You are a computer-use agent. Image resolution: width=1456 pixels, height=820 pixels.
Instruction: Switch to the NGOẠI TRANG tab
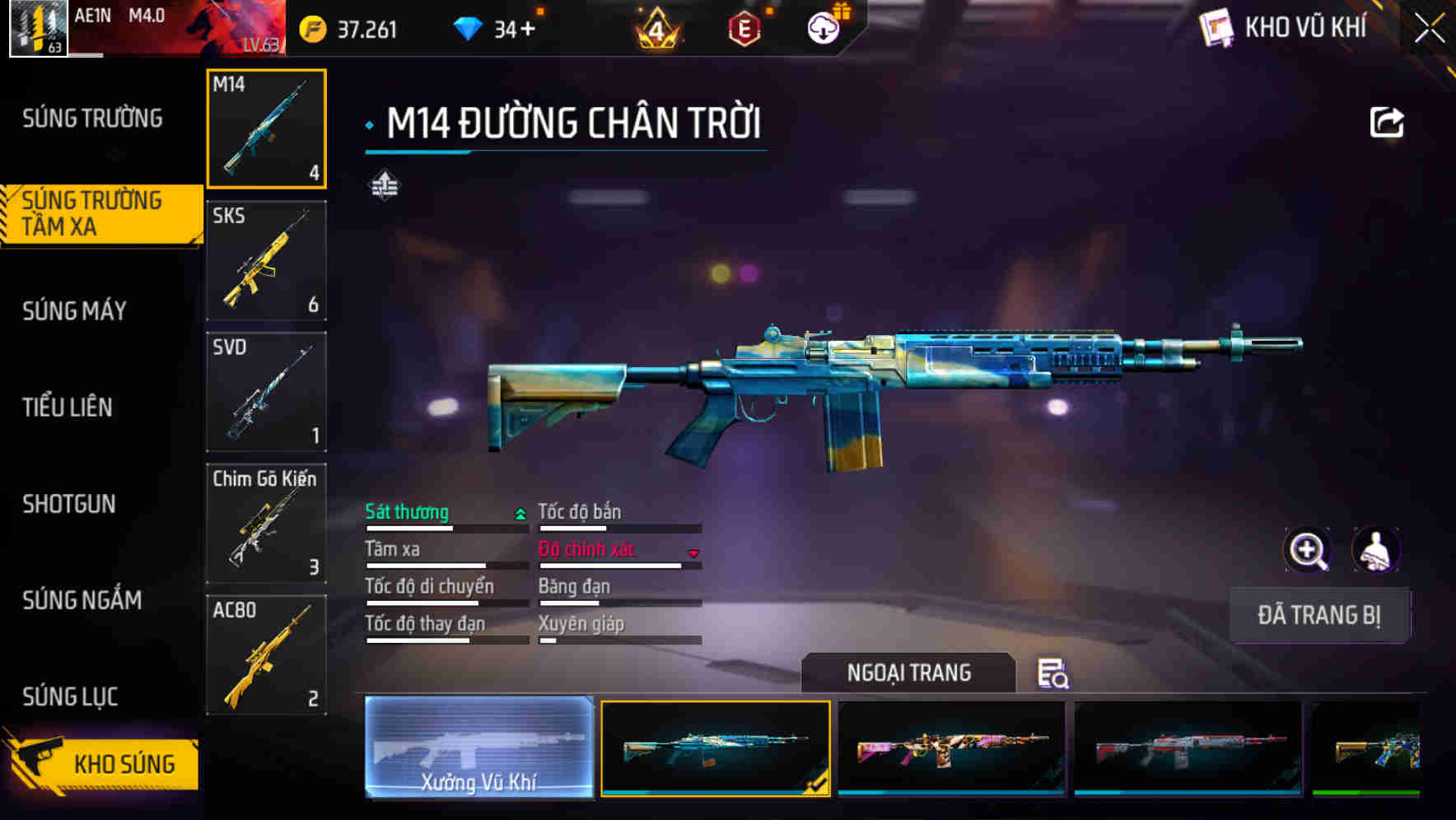(x=910, y=673)
